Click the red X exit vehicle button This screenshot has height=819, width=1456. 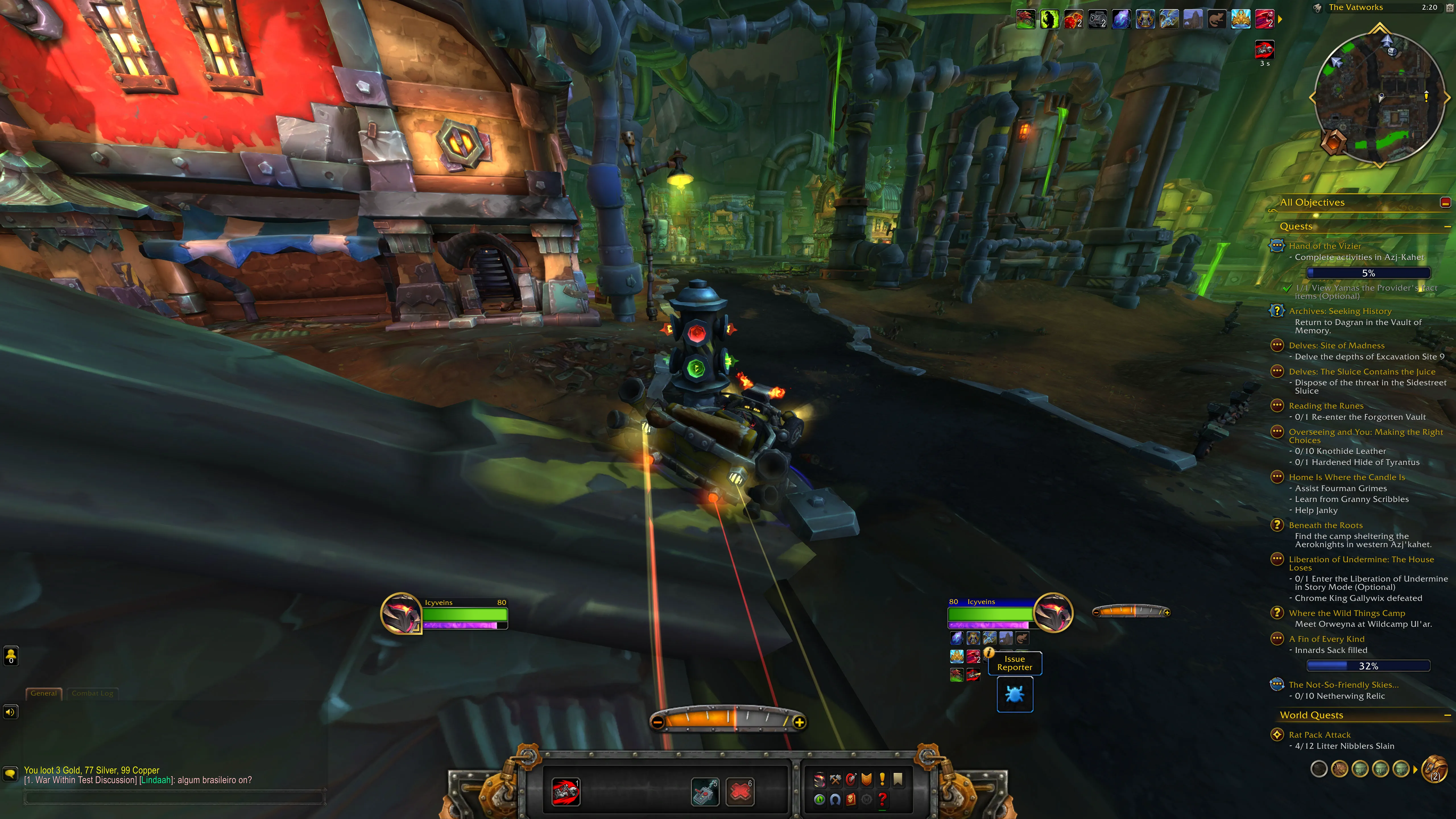click(740, 791)
